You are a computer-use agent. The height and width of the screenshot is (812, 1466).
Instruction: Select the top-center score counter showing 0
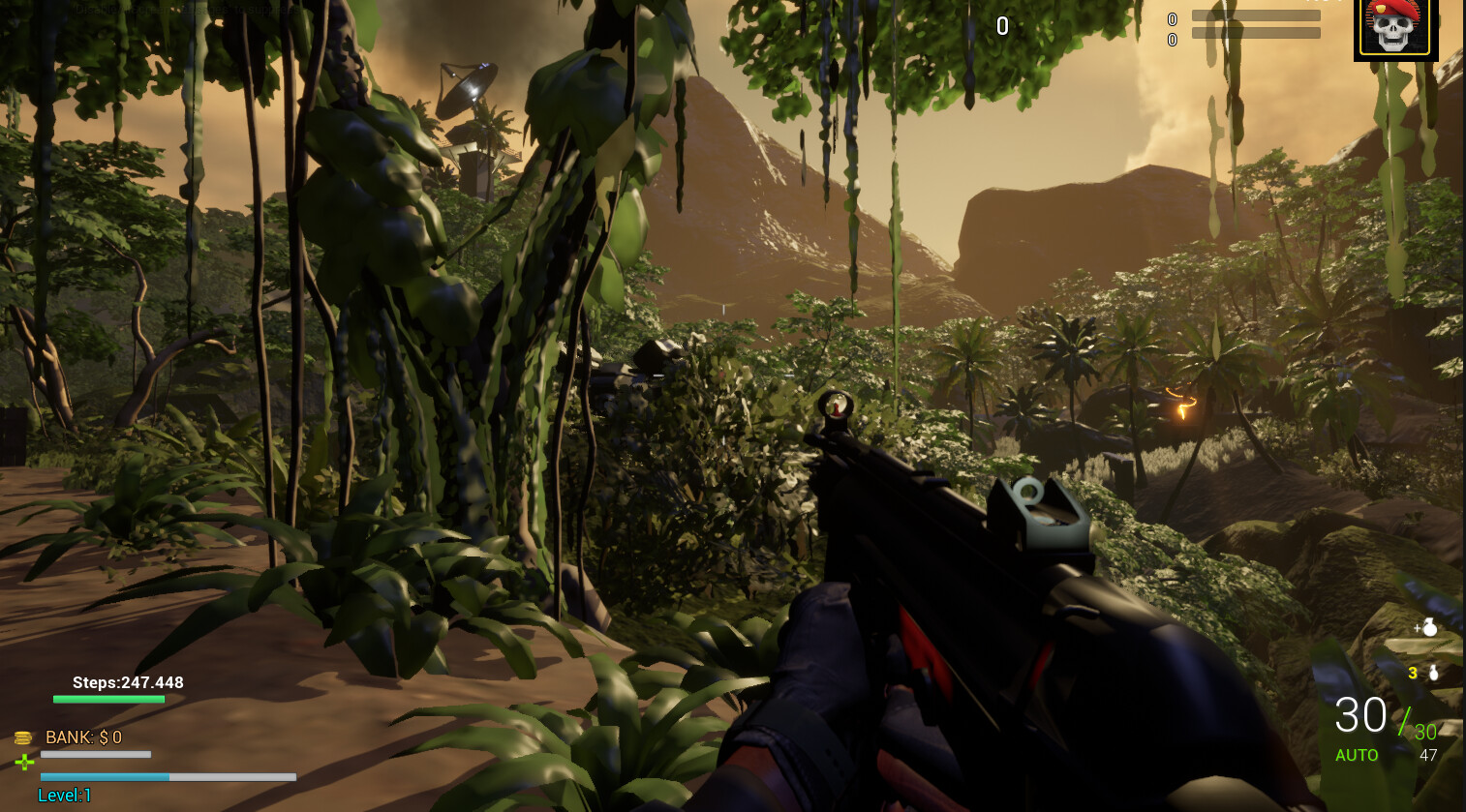tap(1001, 26)
